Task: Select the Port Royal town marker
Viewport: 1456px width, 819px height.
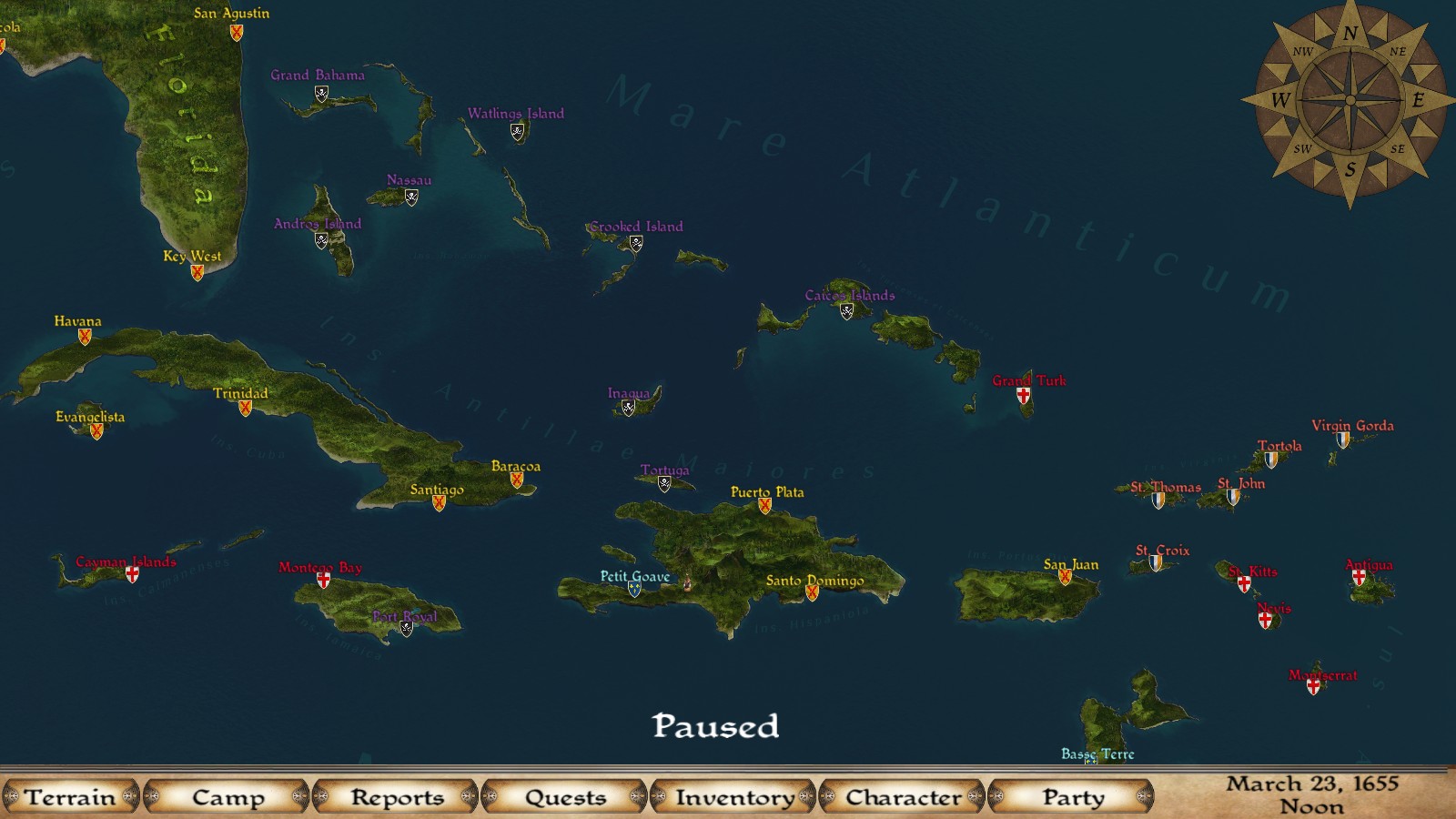Action: (407, 628)
